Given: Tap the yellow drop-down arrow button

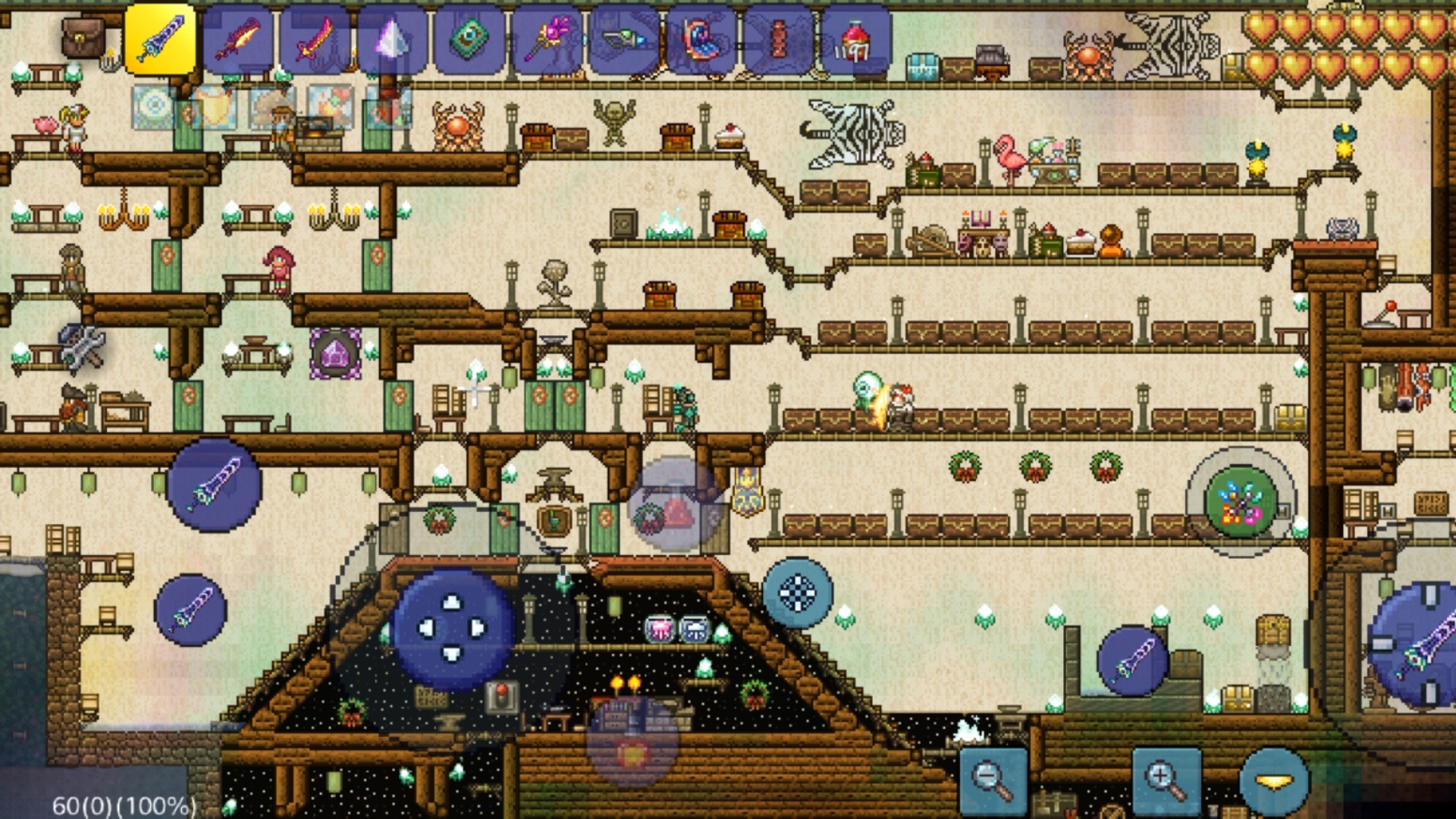Looking at the screenshot, I should [x=1275, y=781].
